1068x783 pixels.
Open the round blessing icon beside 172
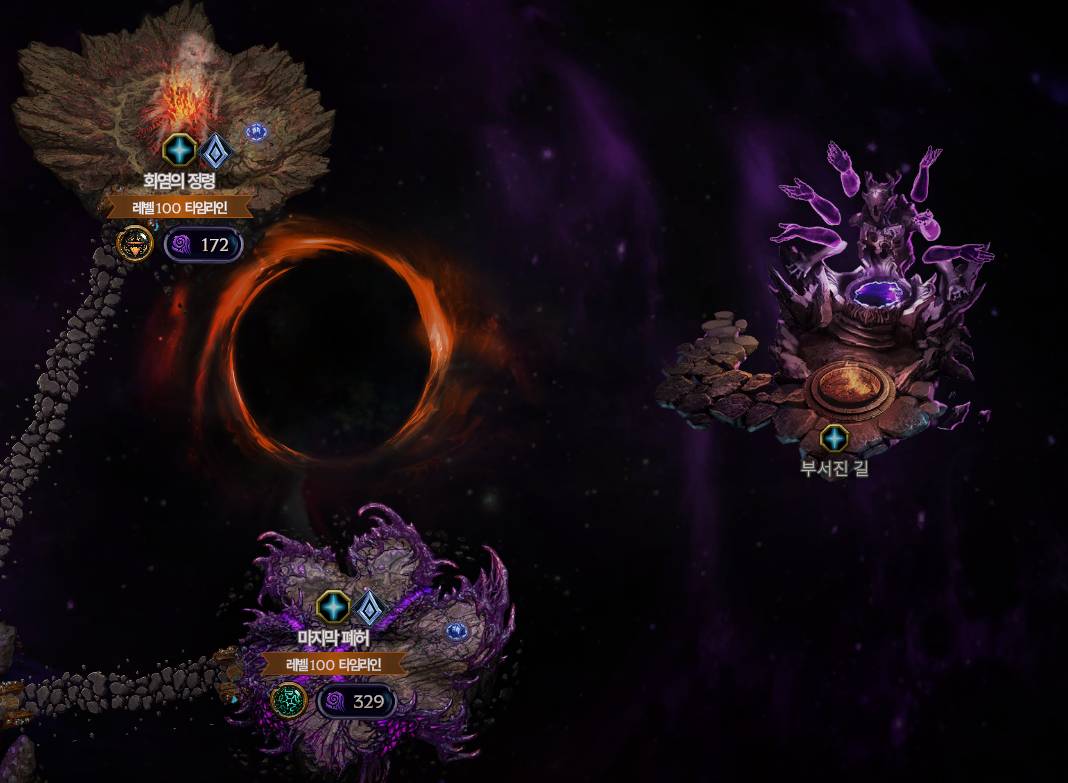(134, 244)
